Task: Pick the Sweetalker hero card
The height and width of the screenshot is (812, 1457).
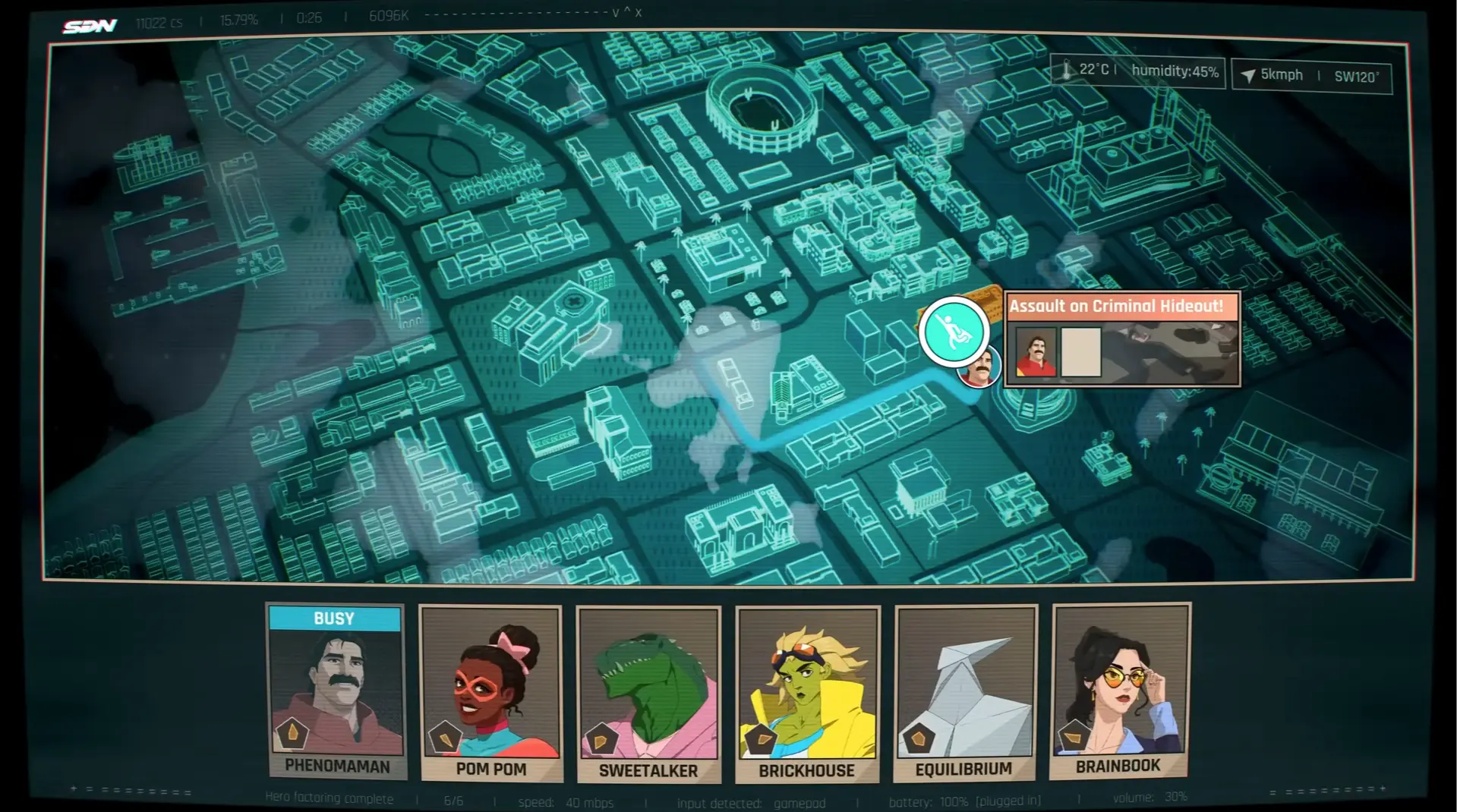Action: pos(648,694)
